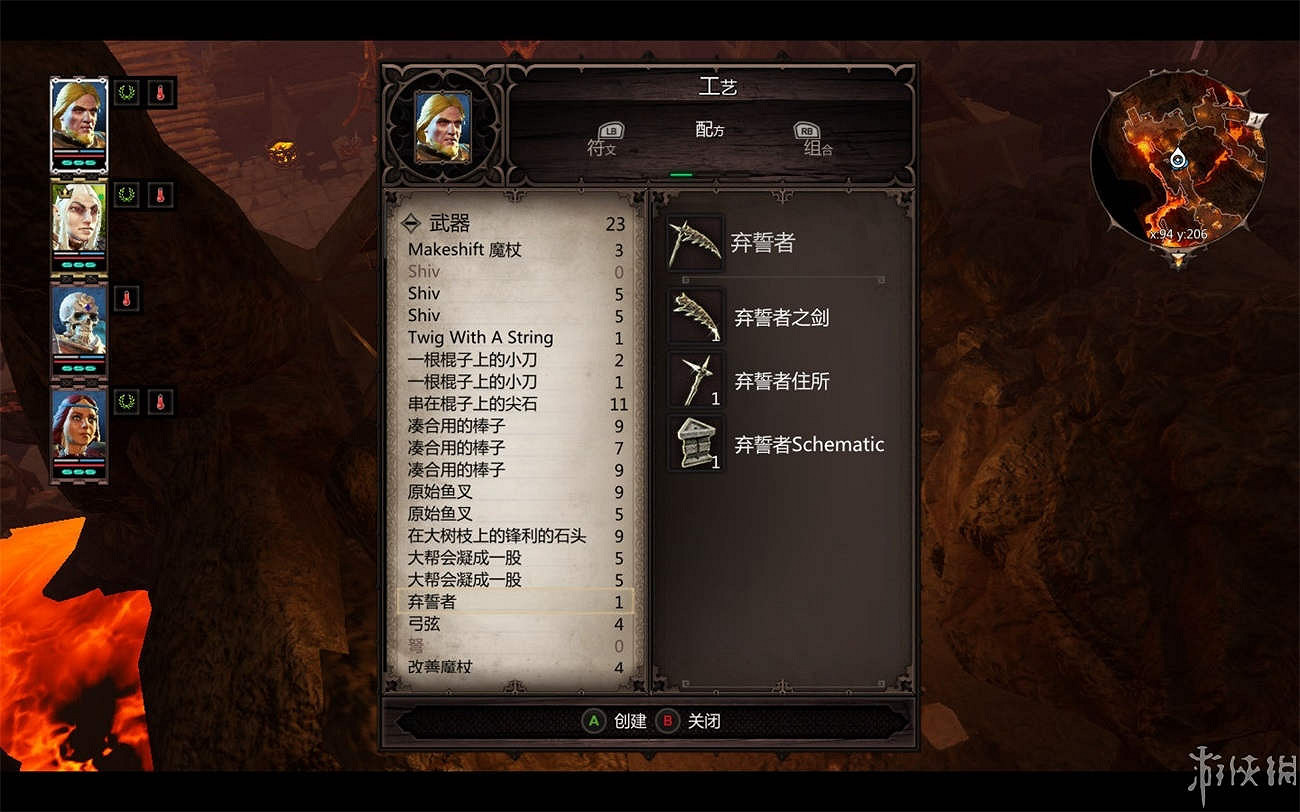Click the Twig With A String recipe
Image resolution: width=1300 pixels, height=812 pixels.
481,337
